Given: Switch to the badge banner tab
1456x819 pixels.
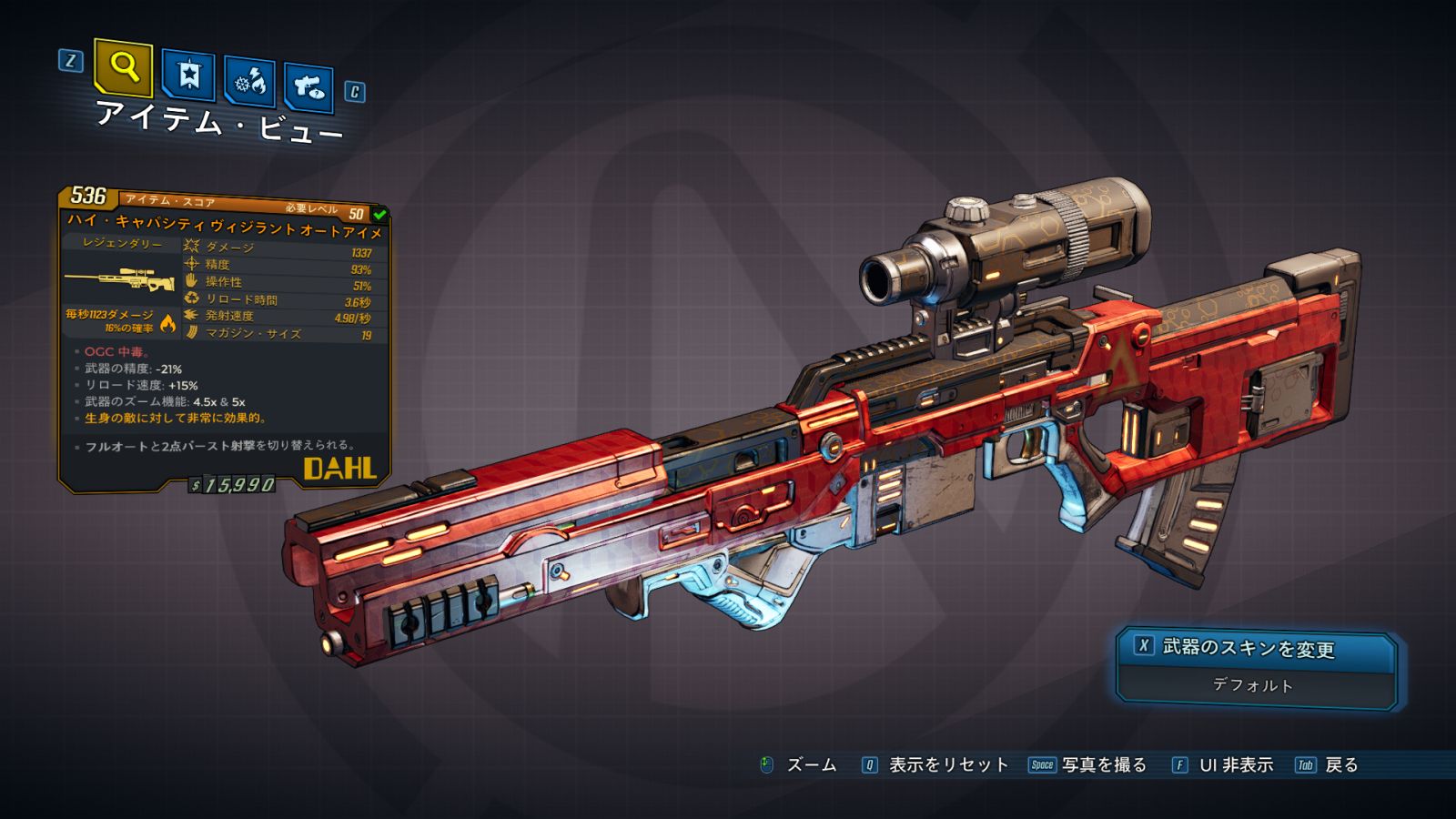Looking at the screenshot, I should click(188, 76).
